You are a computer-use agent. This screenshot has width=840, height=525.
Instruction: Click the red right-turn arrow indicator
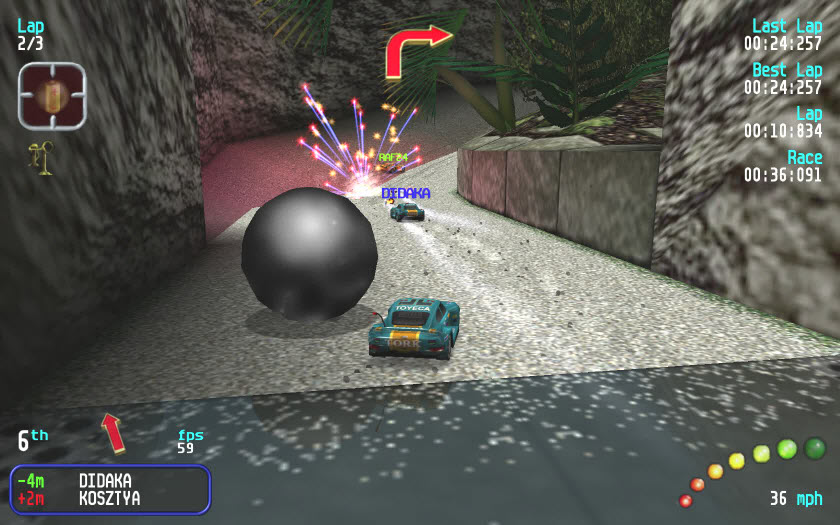click(415, 49)
